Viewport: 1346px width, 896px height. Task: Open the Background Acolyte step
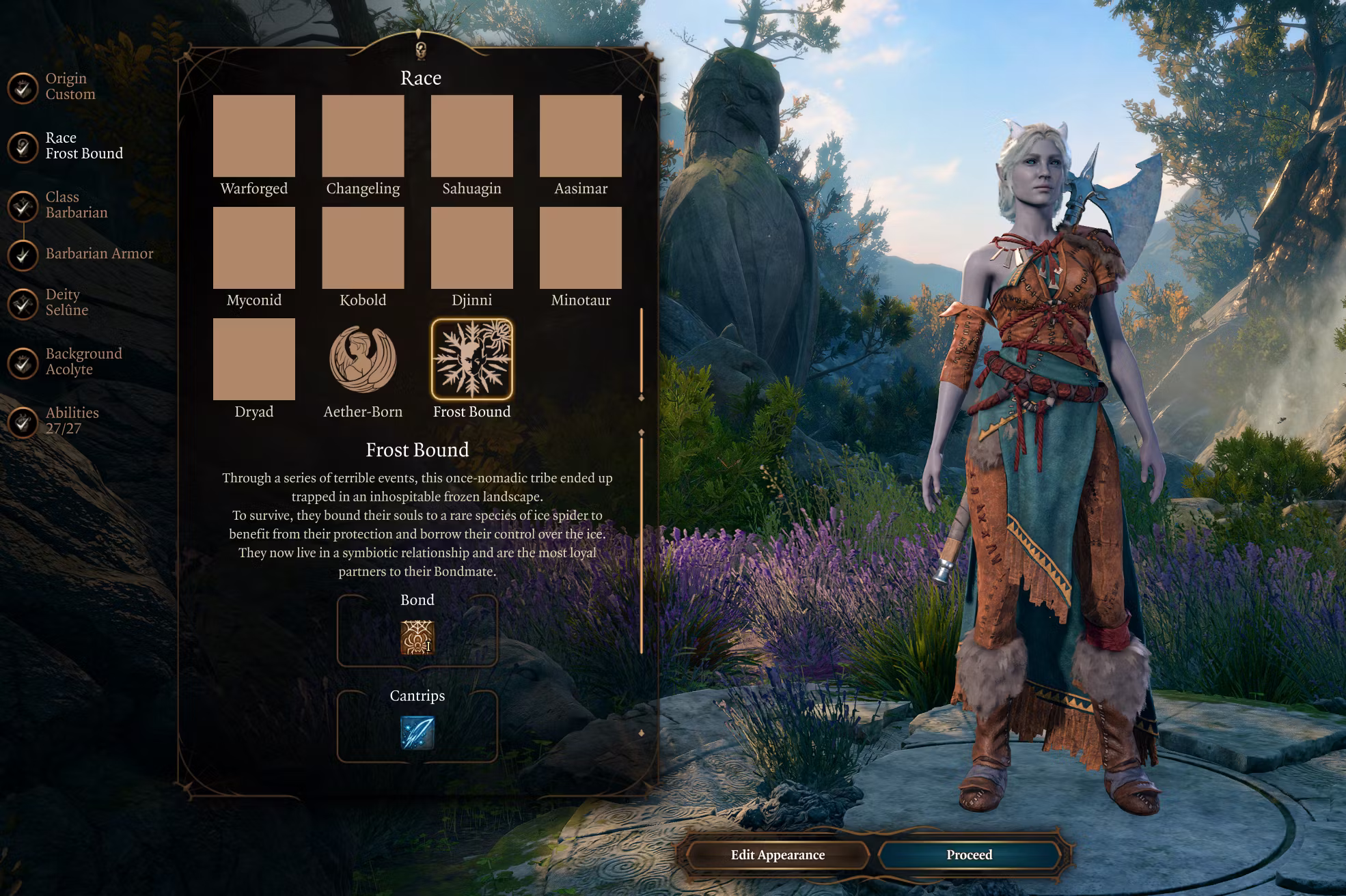click(23, 363)
